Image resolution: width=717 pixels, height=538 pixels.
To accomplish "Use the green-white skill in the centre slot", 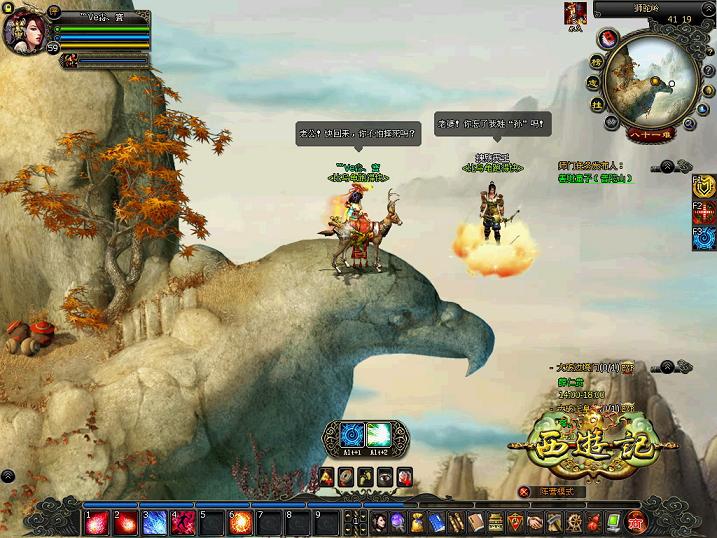I will point(378,435).
